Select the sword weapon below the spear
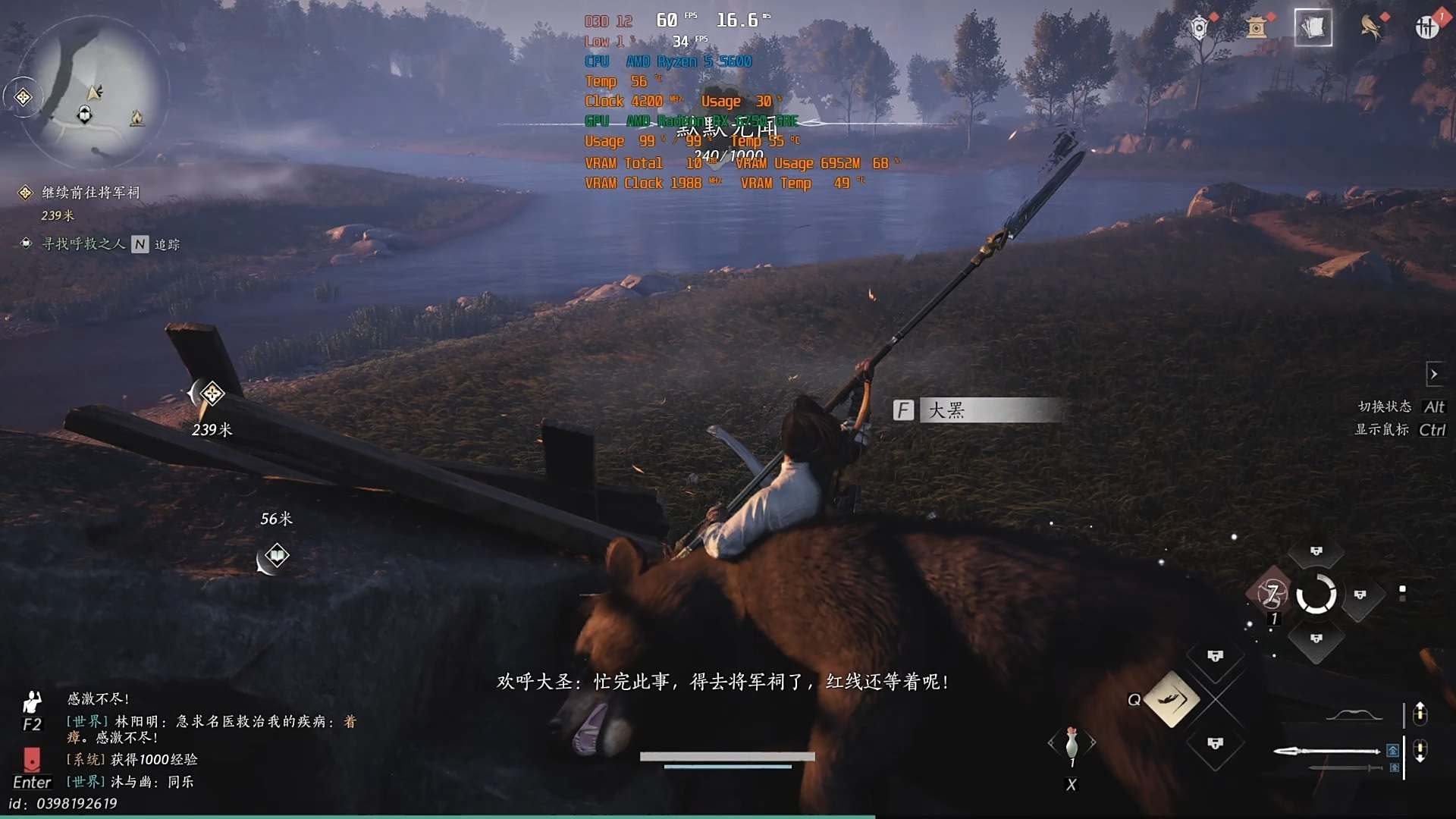This screenshot has width=1456, height=819. (x=1346, y=768)
